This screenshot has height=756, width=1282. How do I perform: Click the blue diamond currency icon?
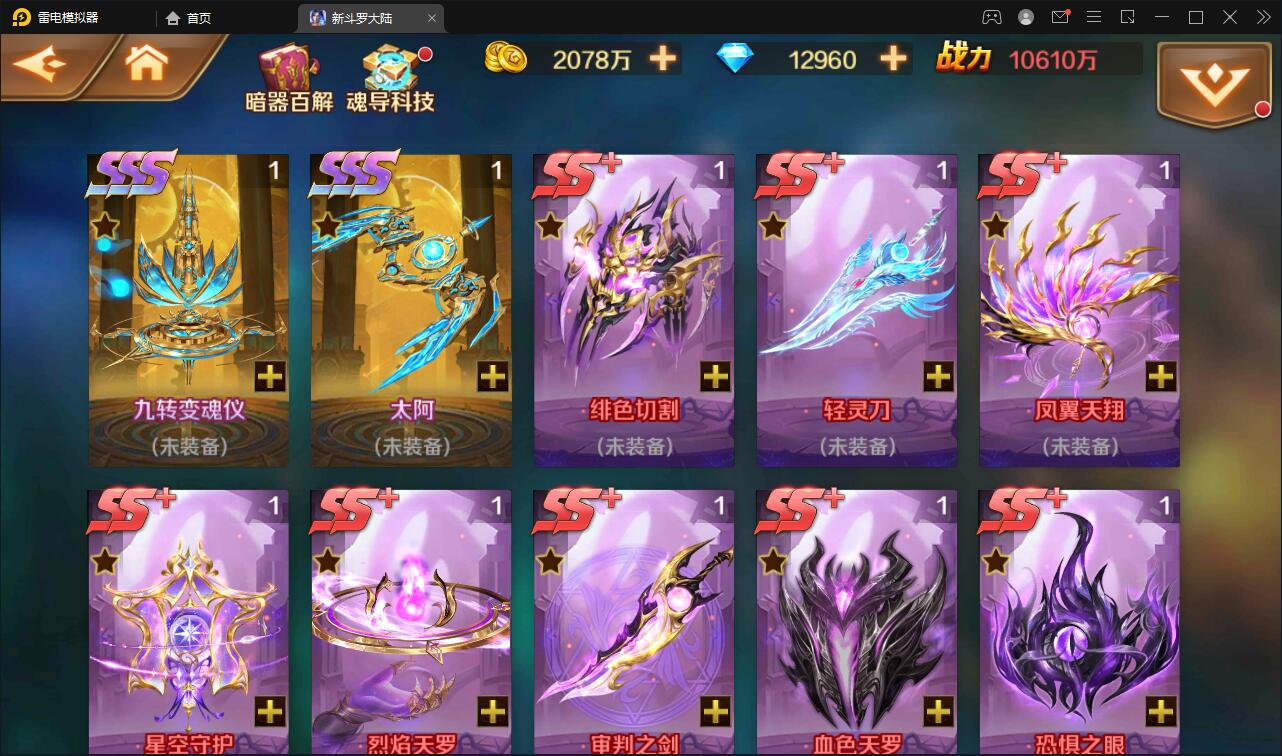click(735, 59)
